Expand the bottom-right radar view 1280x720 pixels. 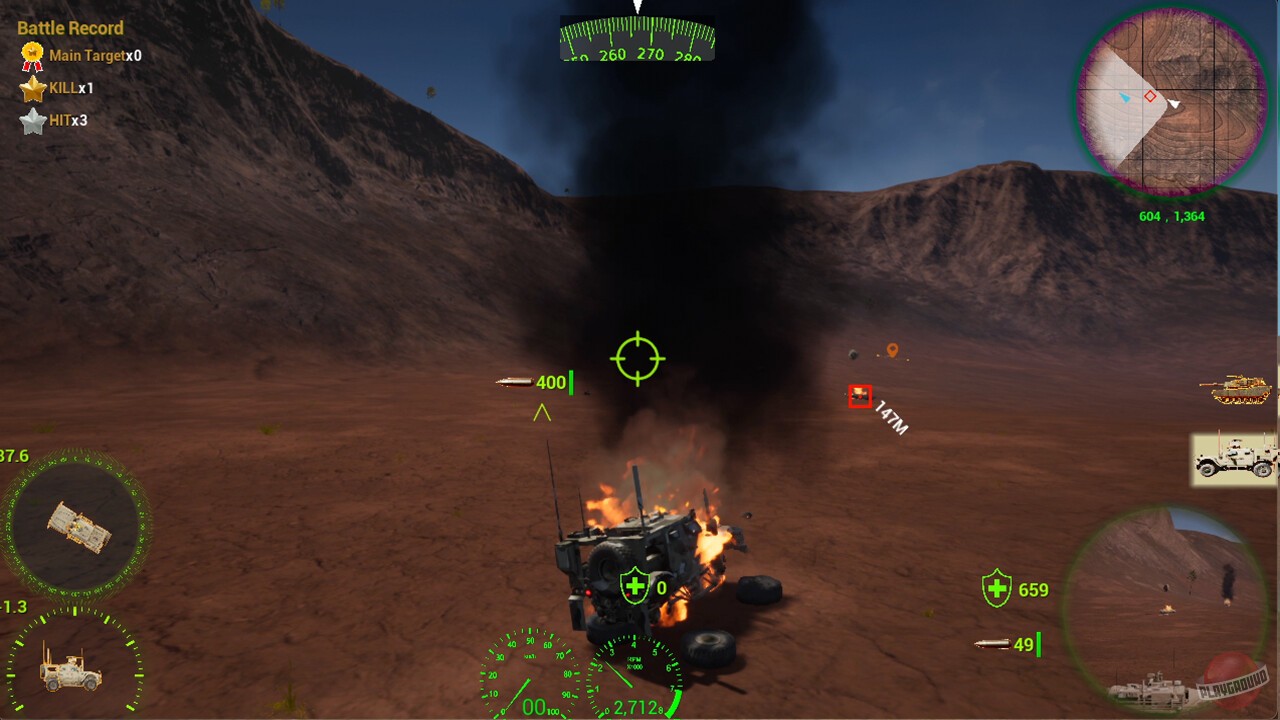coord(1170,610)
